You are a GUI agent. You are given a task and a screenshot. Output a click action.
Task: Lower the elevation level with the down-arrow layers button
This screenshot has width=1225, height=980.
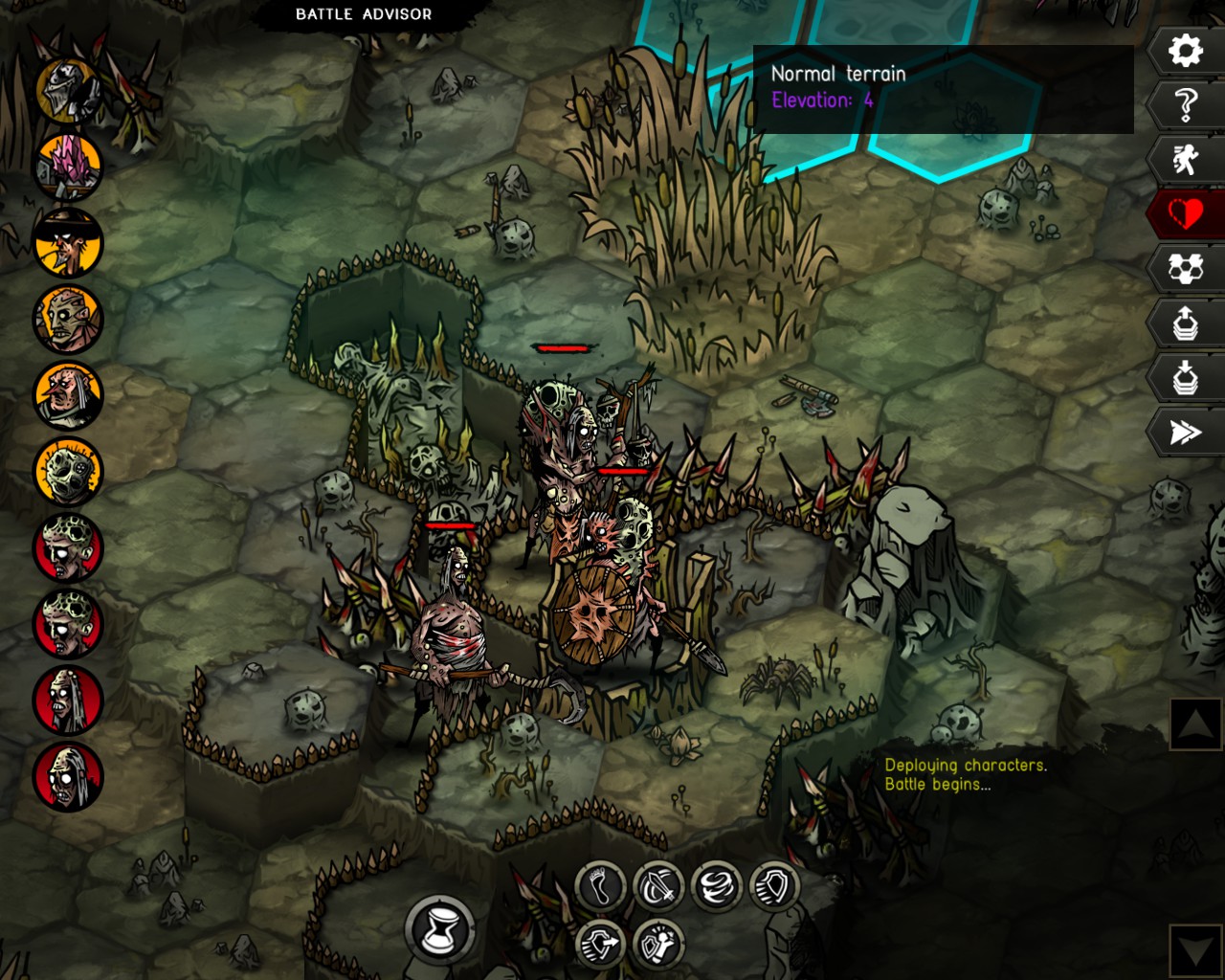tap(1185, 378)
